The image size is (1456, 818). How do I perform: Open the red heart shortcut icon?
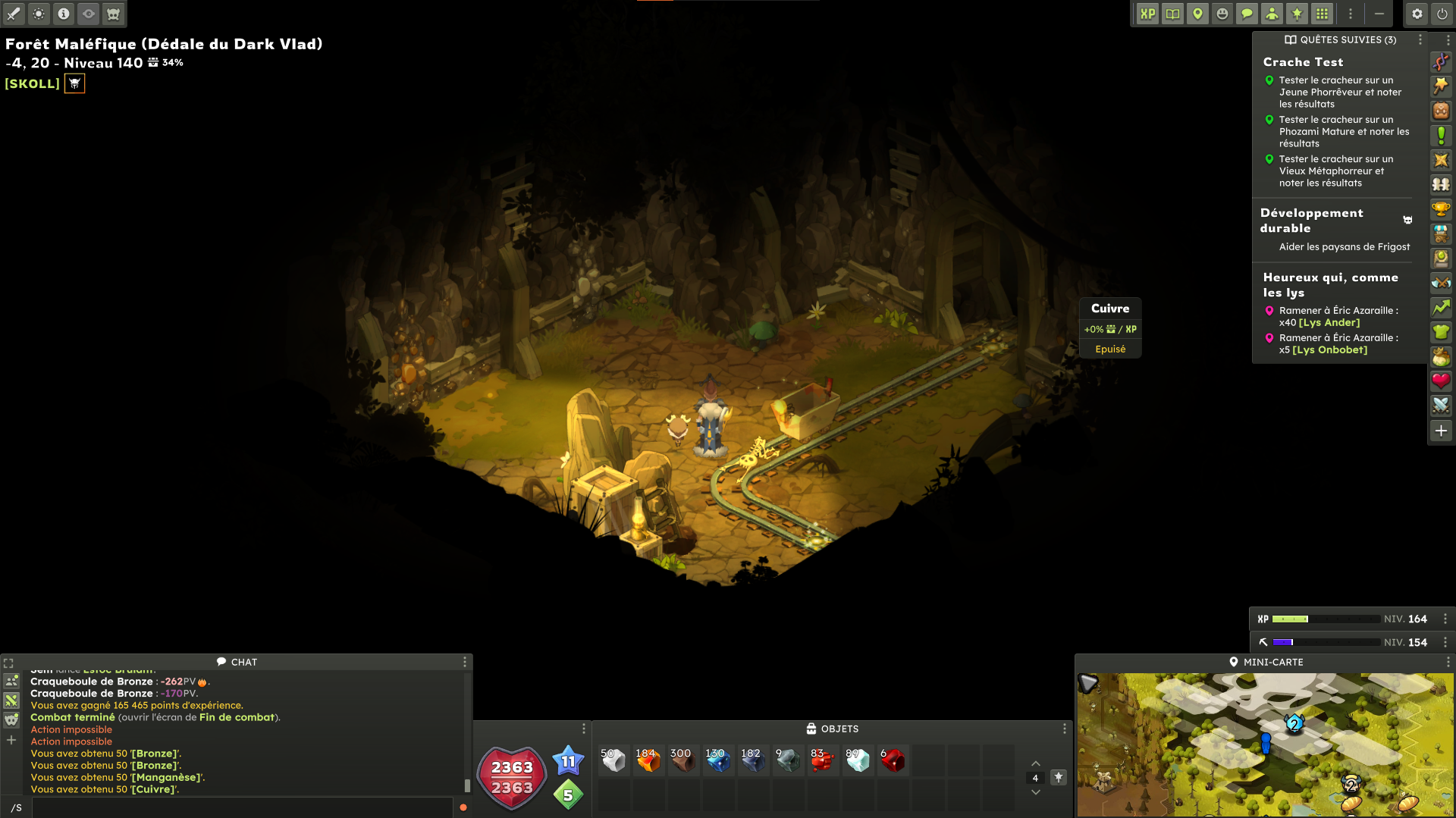[1441, 381]
